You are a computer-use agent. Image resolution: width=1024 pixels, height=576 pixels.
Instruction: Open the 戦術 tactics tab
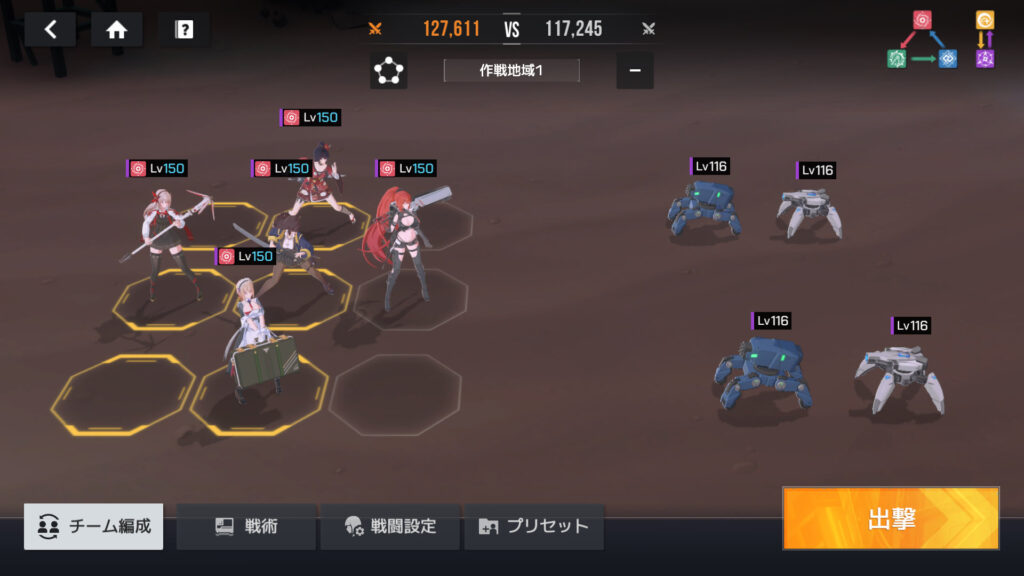click(x=246, y=526)
